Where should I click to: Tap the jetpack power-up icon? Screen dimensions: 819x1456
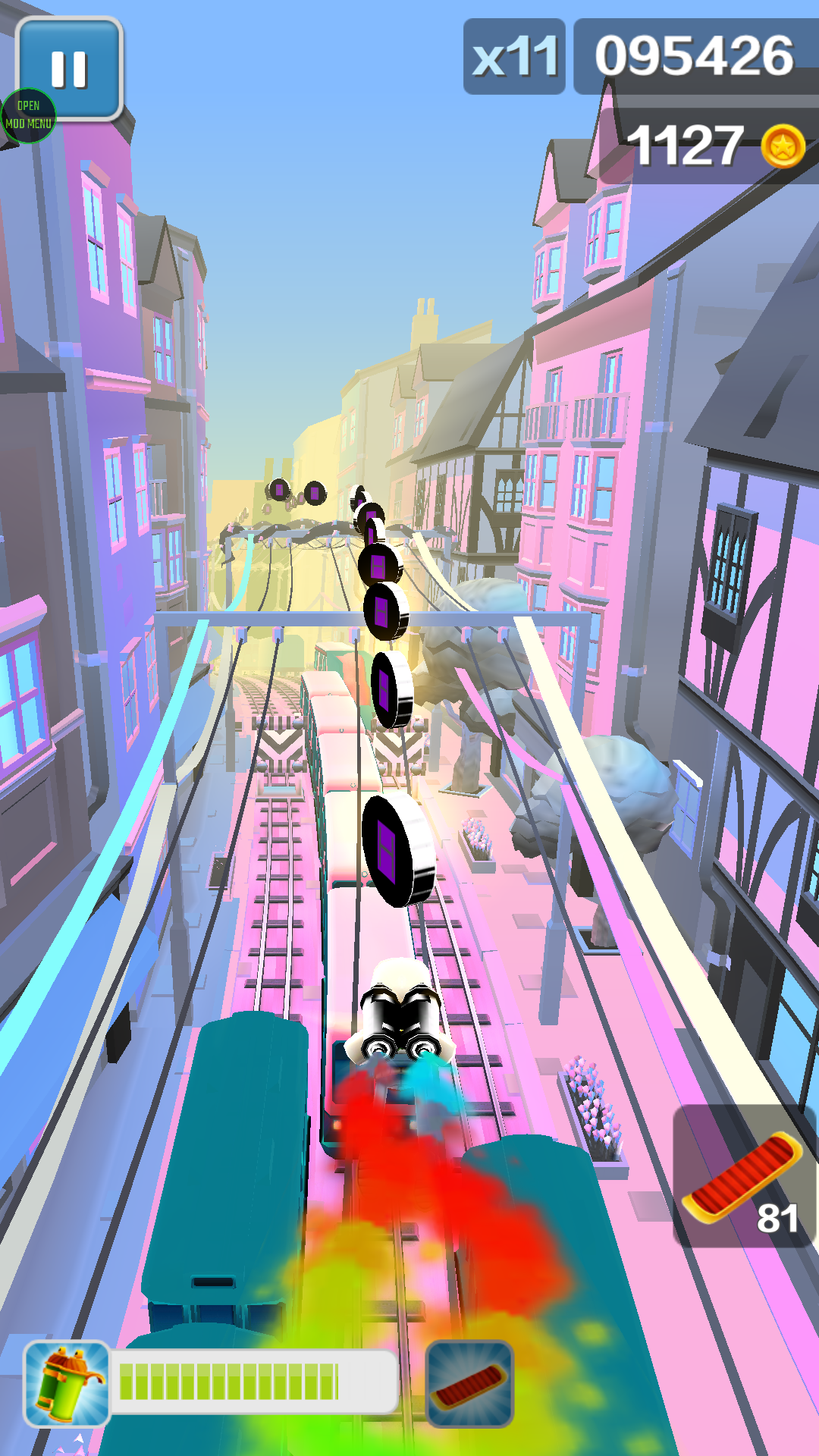click(x=67, y=1384)
